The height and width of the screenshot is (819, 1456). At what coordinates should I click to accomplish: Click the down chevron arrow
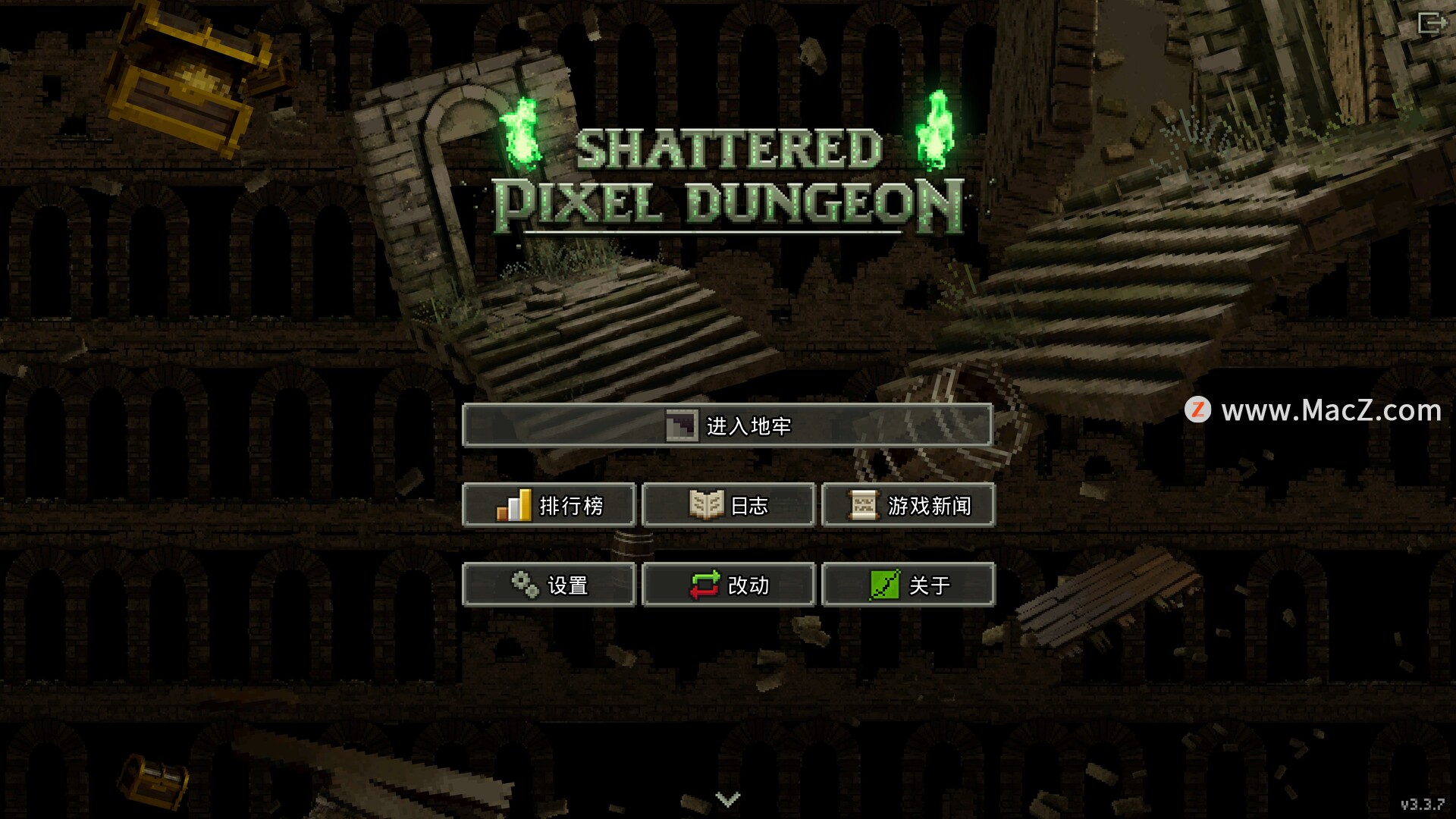727,799
